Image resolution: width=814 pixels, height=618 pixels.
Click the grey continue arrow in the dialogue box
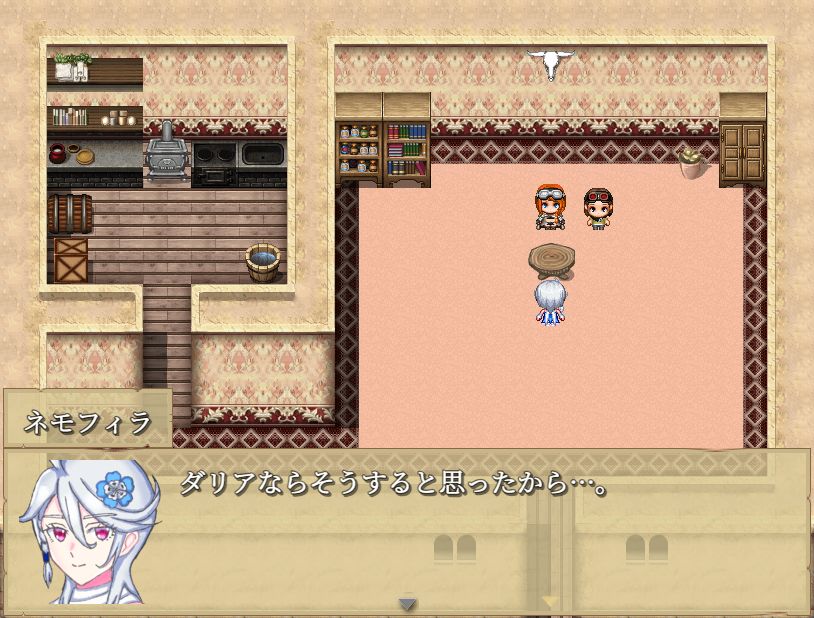pyautogui.click(x=407, y=603)
